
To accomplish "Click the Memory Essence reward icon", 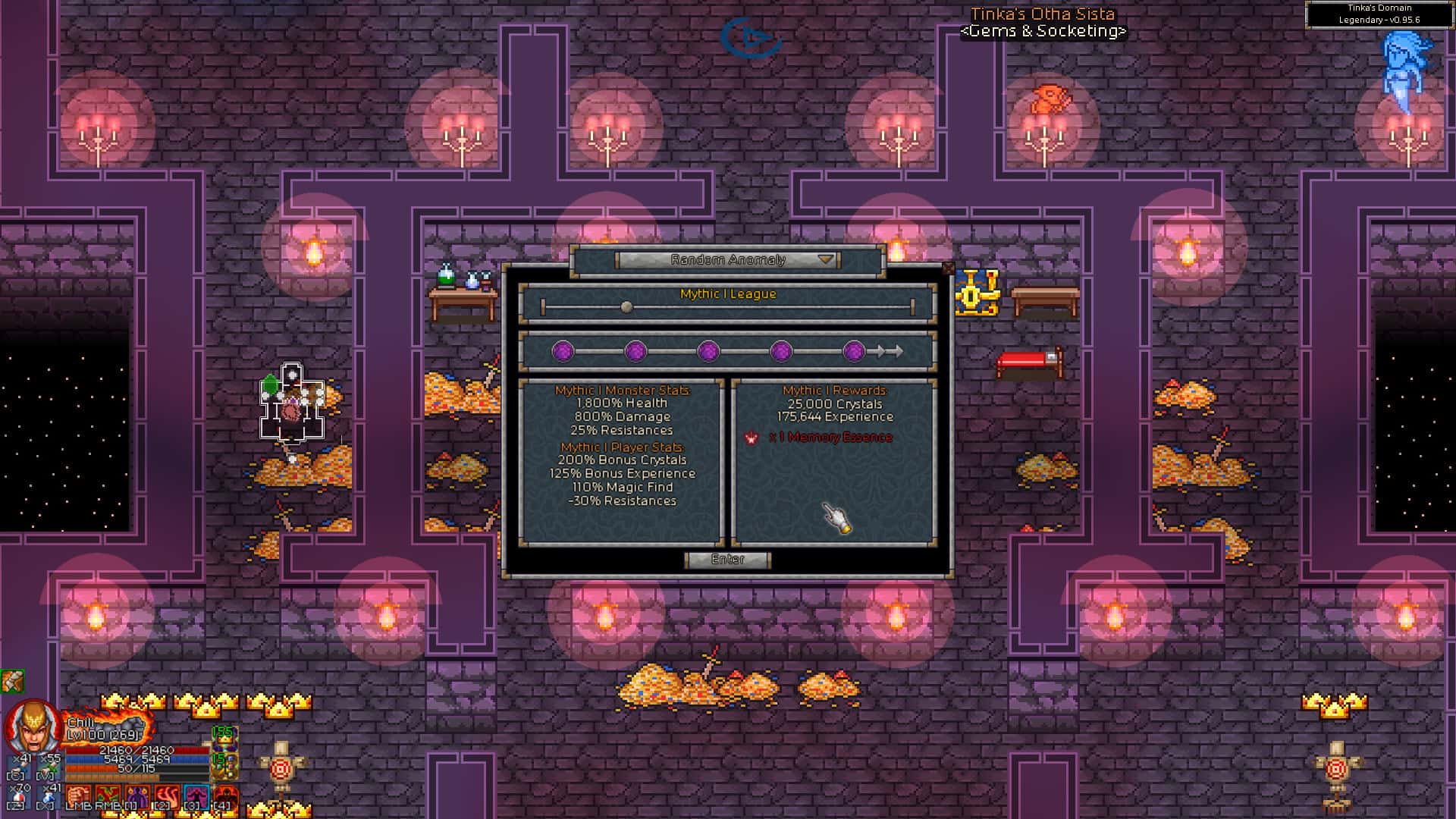I will (x=752, y=437).
